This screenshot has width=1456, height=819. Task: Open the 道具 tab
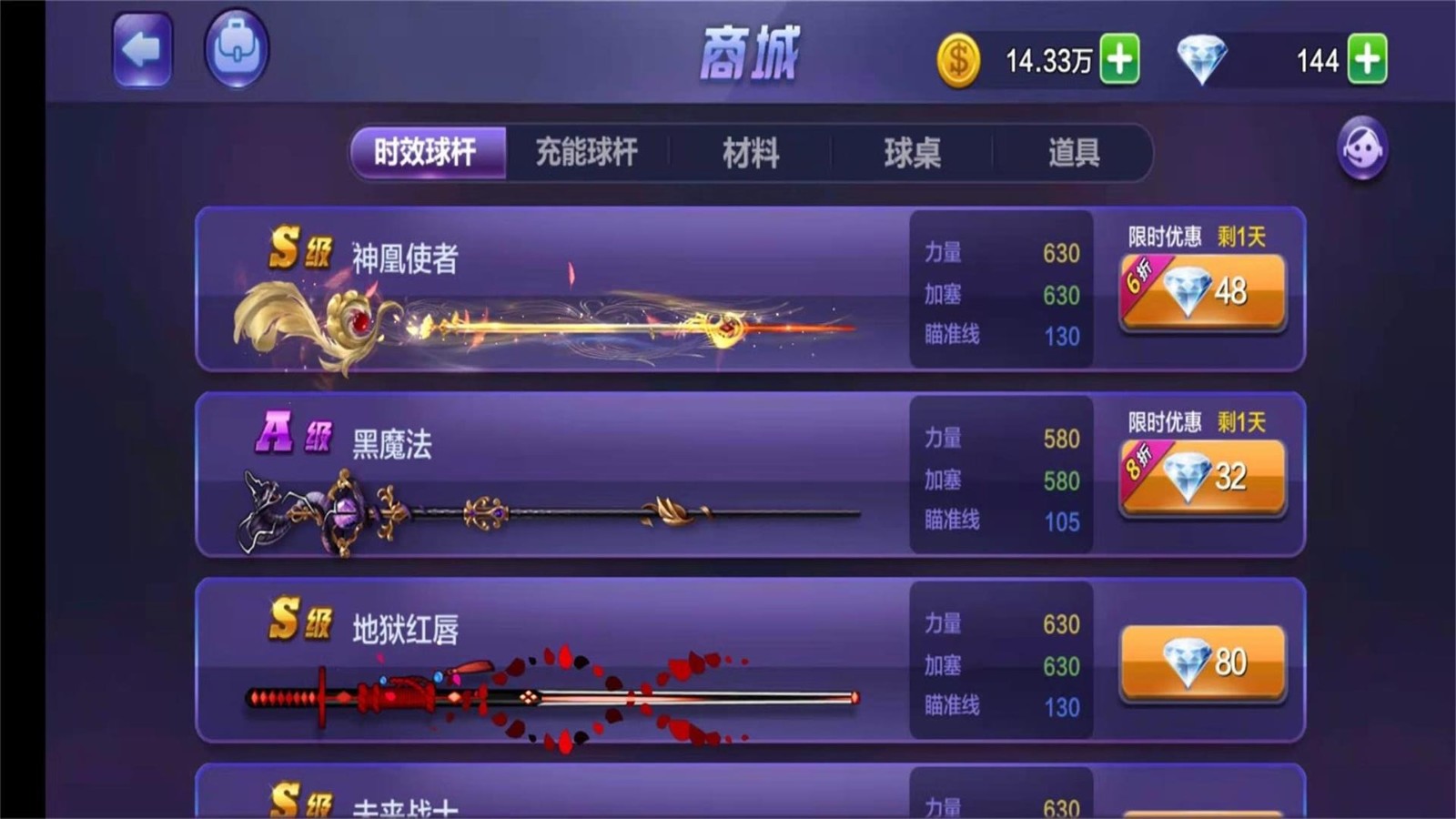pos(1074,153)
